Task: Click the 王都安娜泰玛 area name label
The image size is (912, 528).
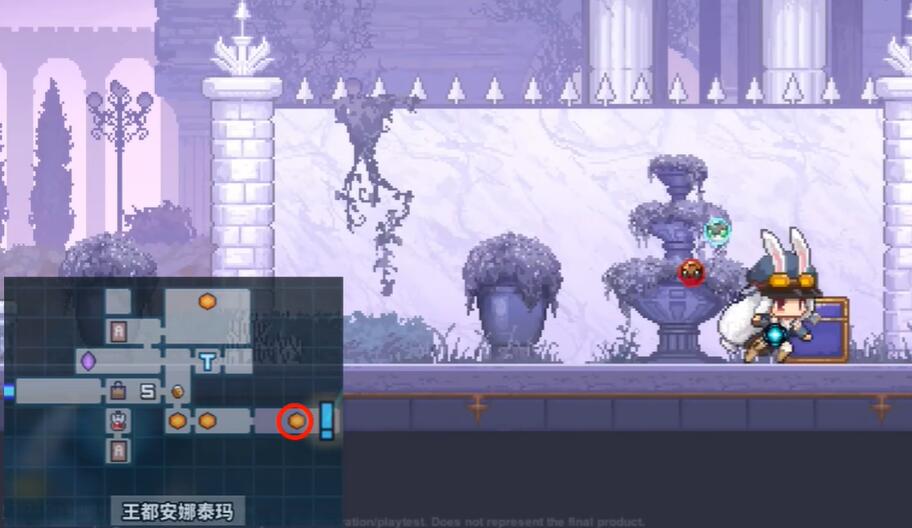Action: tap(177, 512)
